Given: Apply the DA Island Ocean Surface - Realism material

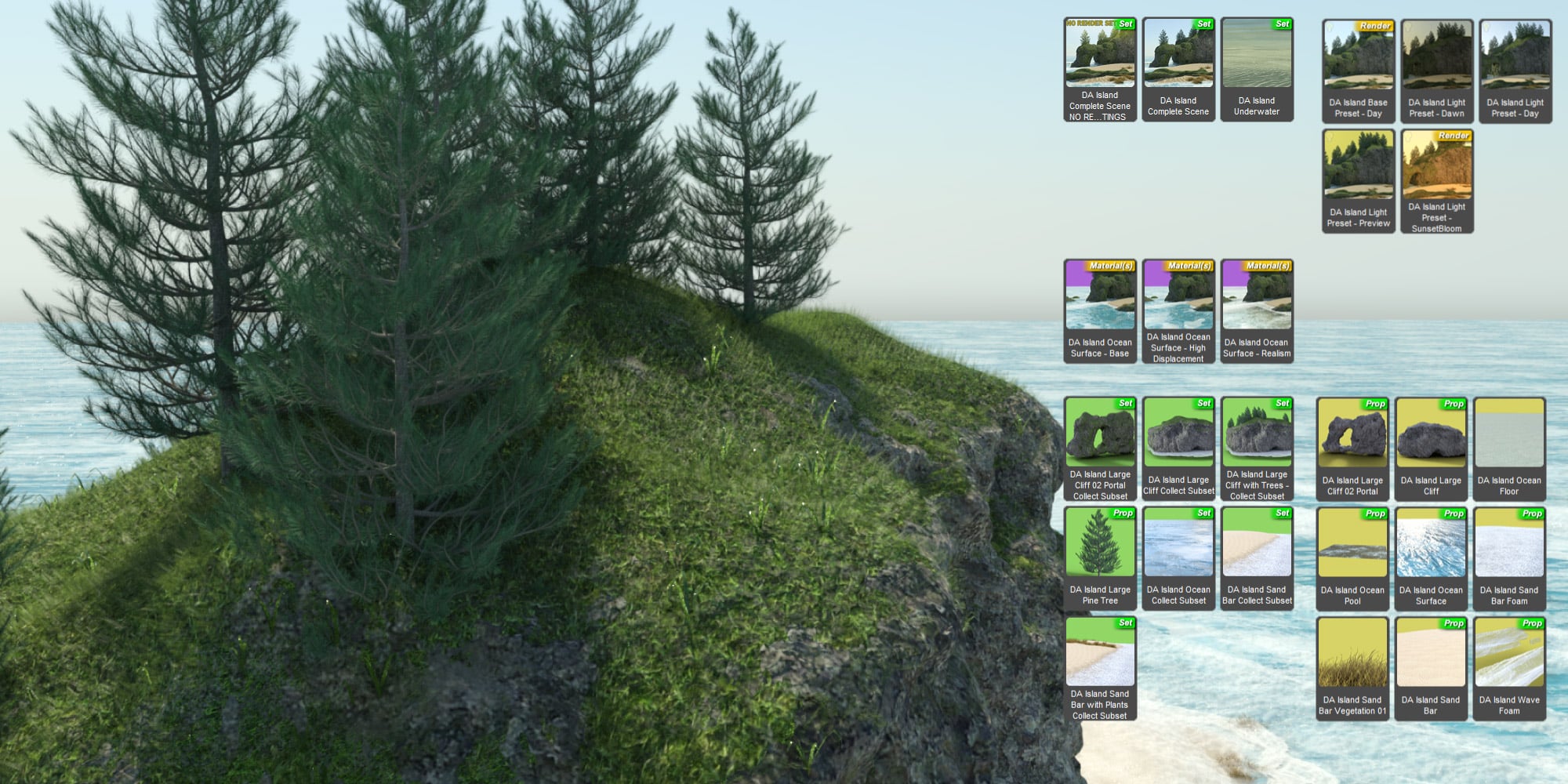Looking at the screenshot, I should click(1258, 306).
